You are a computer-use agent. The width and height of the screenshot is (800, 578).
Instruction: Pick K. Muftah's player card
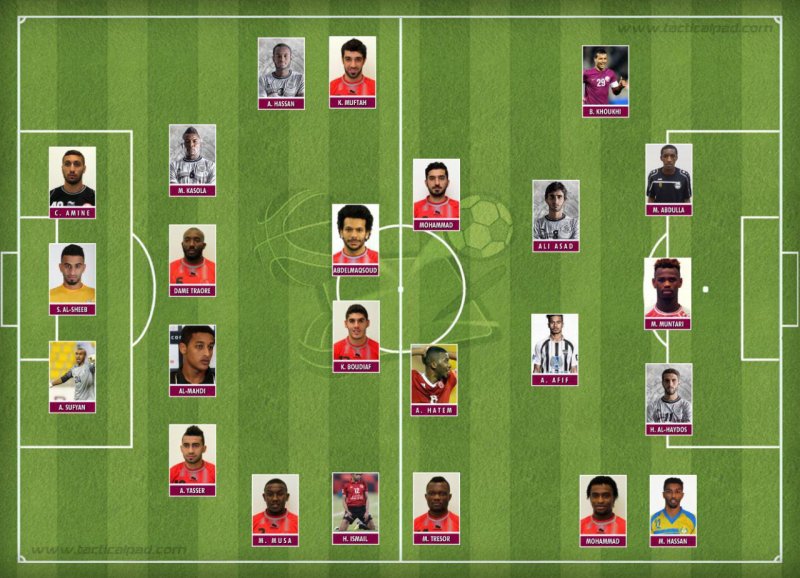coord(353,71)
